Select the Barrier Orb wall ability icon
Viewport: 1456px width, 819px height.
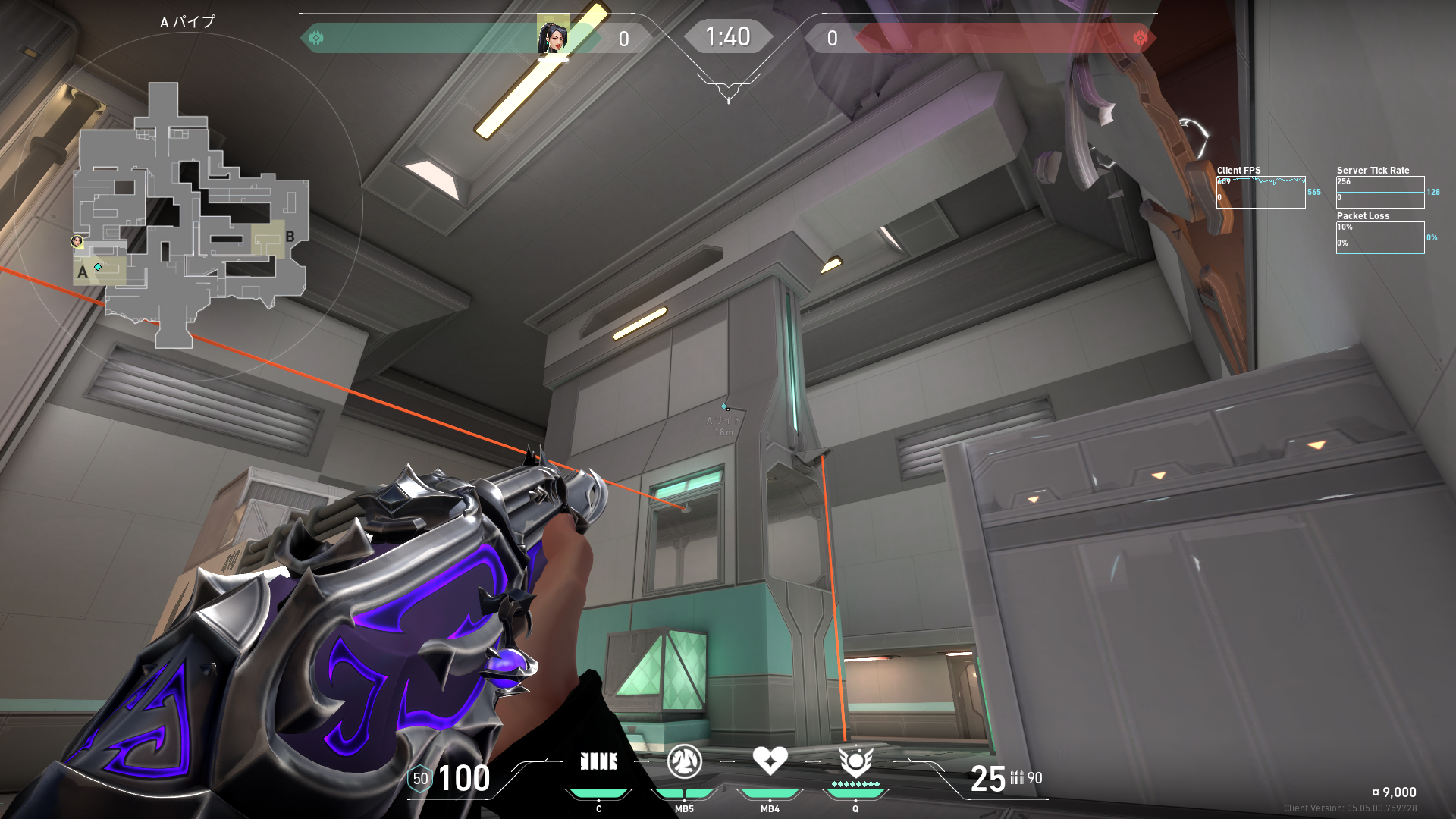pos(598,761)
